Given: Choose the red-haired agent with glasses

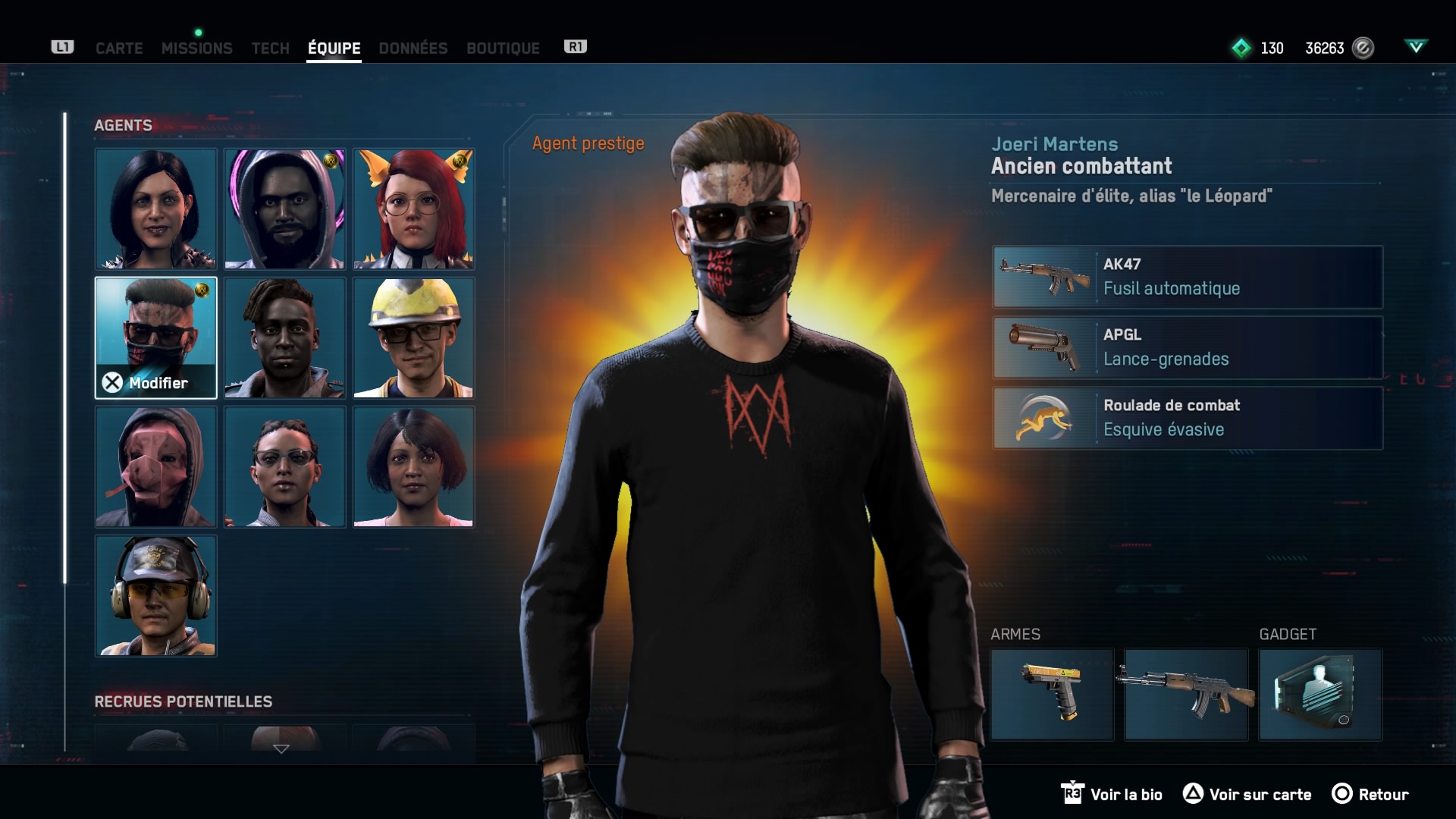Looking at the screenshot, I should coord(413,209).
